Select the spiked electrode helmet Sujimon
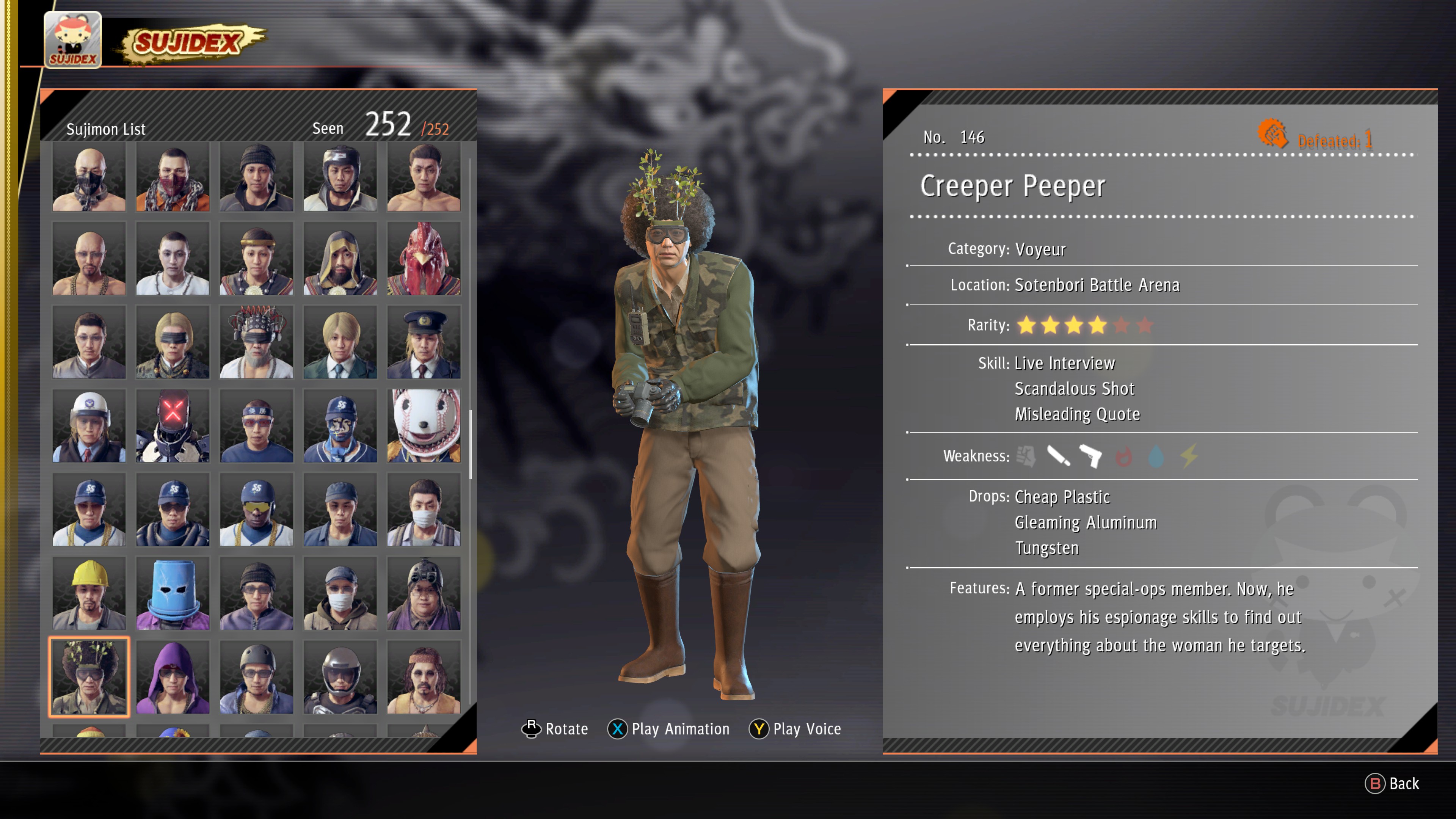Screen dimensions: 1456x819 click(x=256, y=342)
